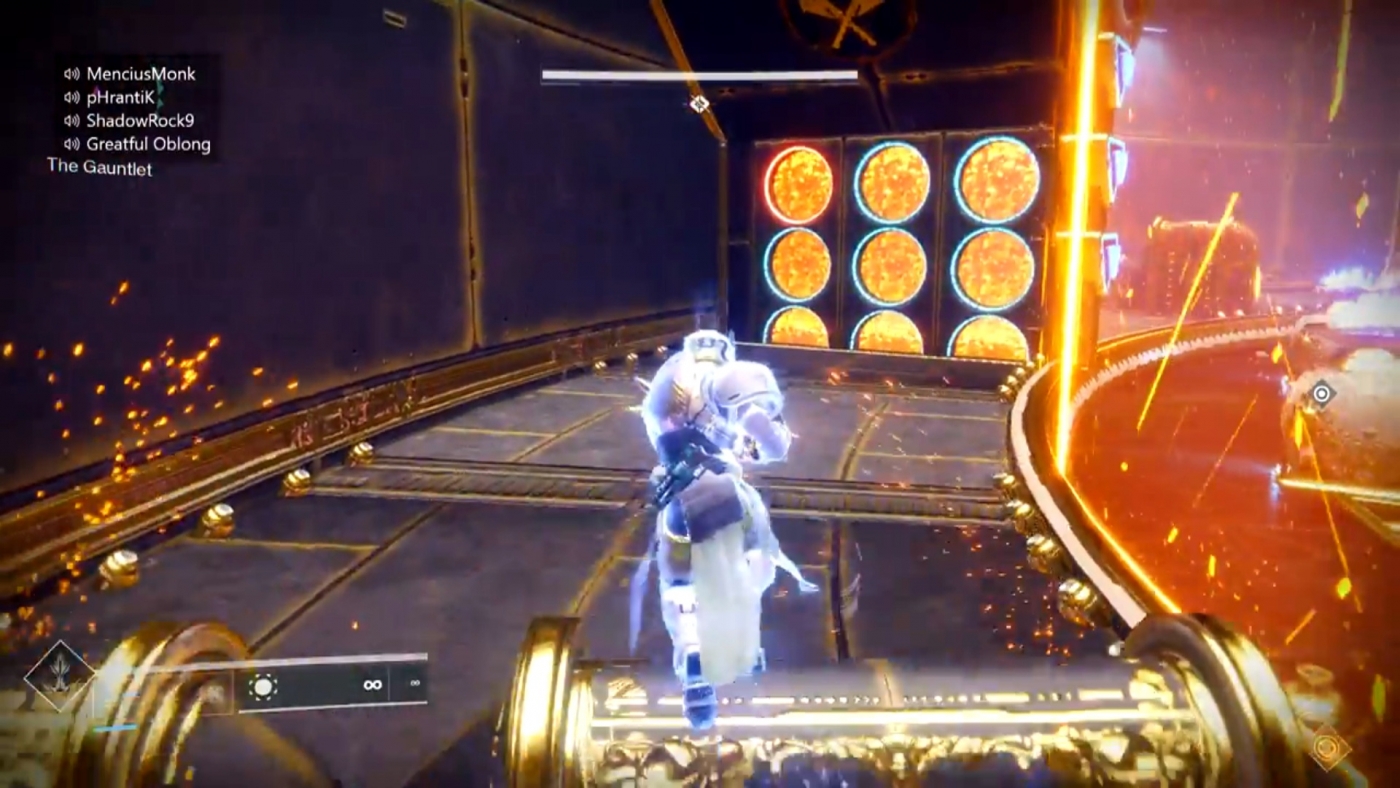Click the player name Greatful Oblong
This screenshot has width=1400, height=788.
pyautogui.click(x=148, y=144)
